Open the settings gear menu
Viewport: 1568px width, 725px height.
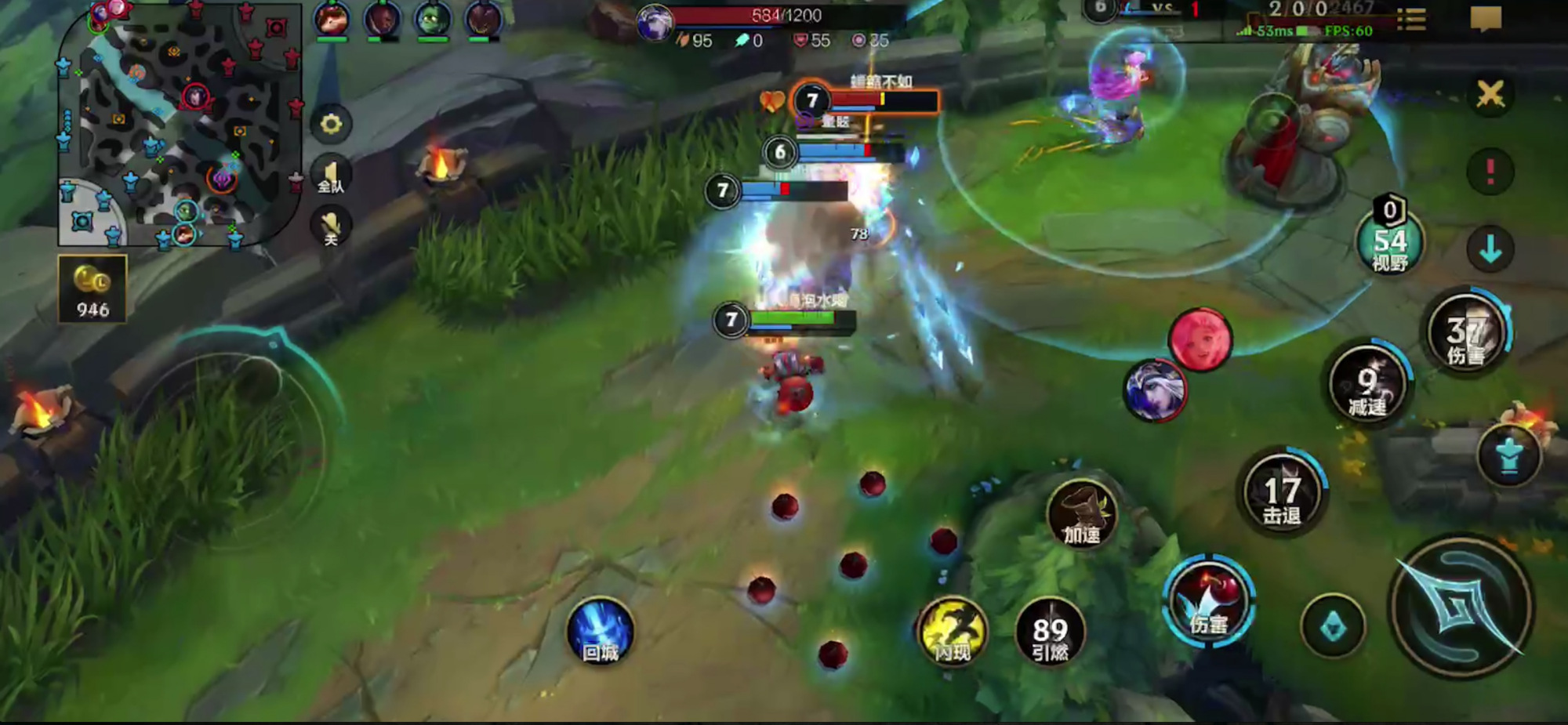(331, 125)
